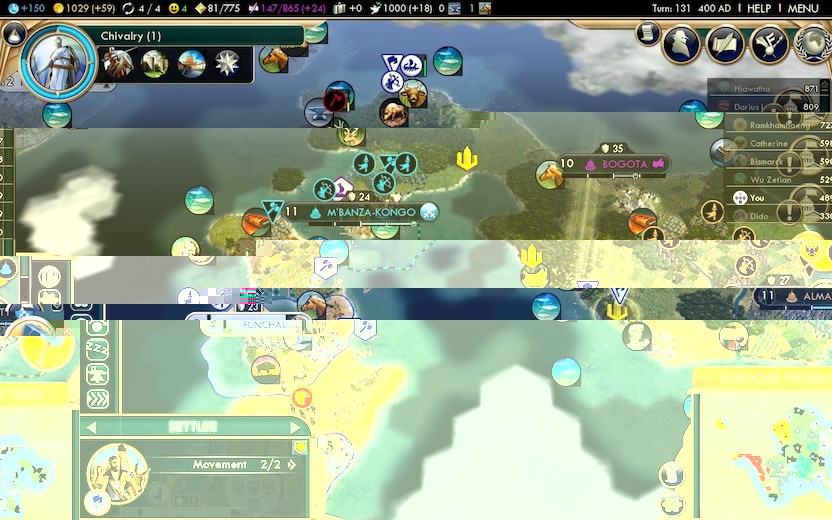The width and height of the screenshot is (832, 520).
Task: Click the current research portrait circle
Action: click(58, 62)
